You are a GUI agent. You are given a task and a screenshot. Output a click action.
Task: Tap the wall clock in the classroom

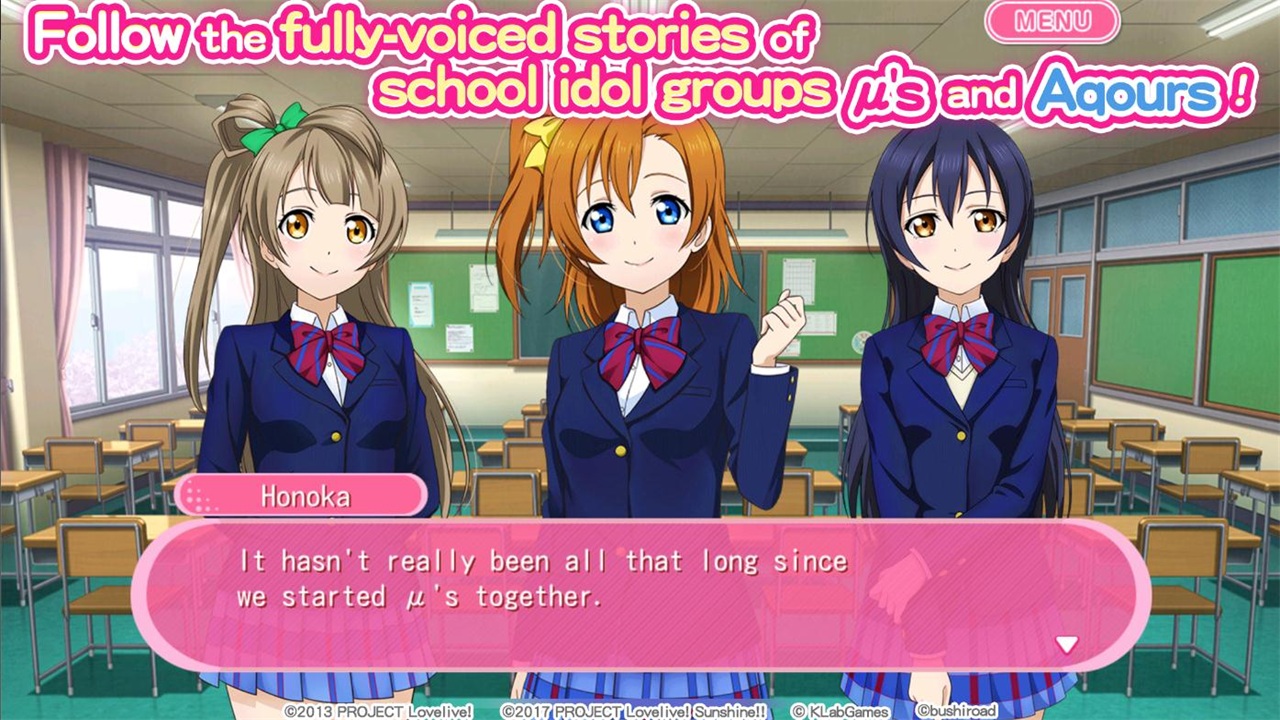859,339
